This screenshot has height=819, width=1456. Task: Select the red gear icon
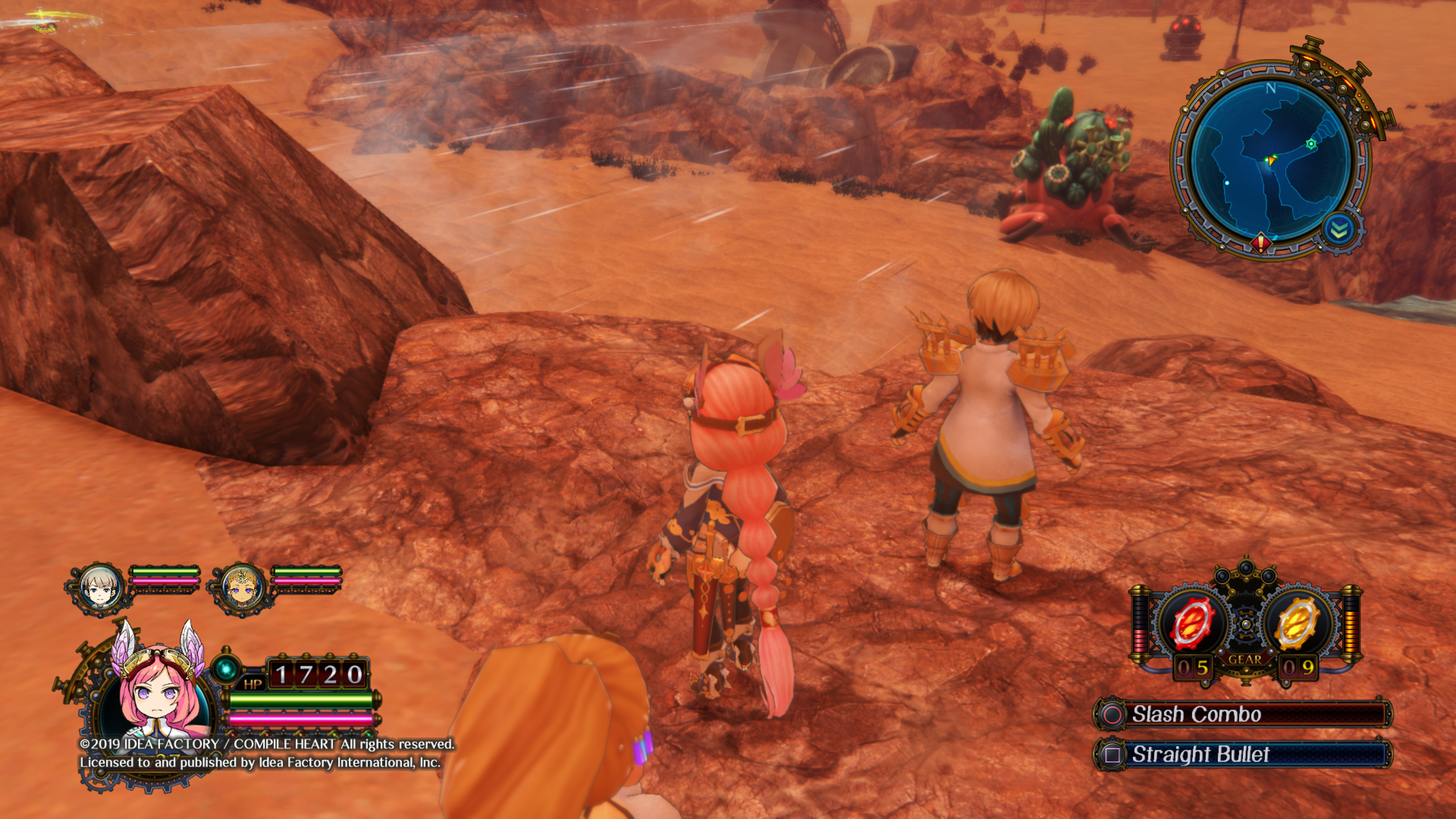tap(1193, 624)
